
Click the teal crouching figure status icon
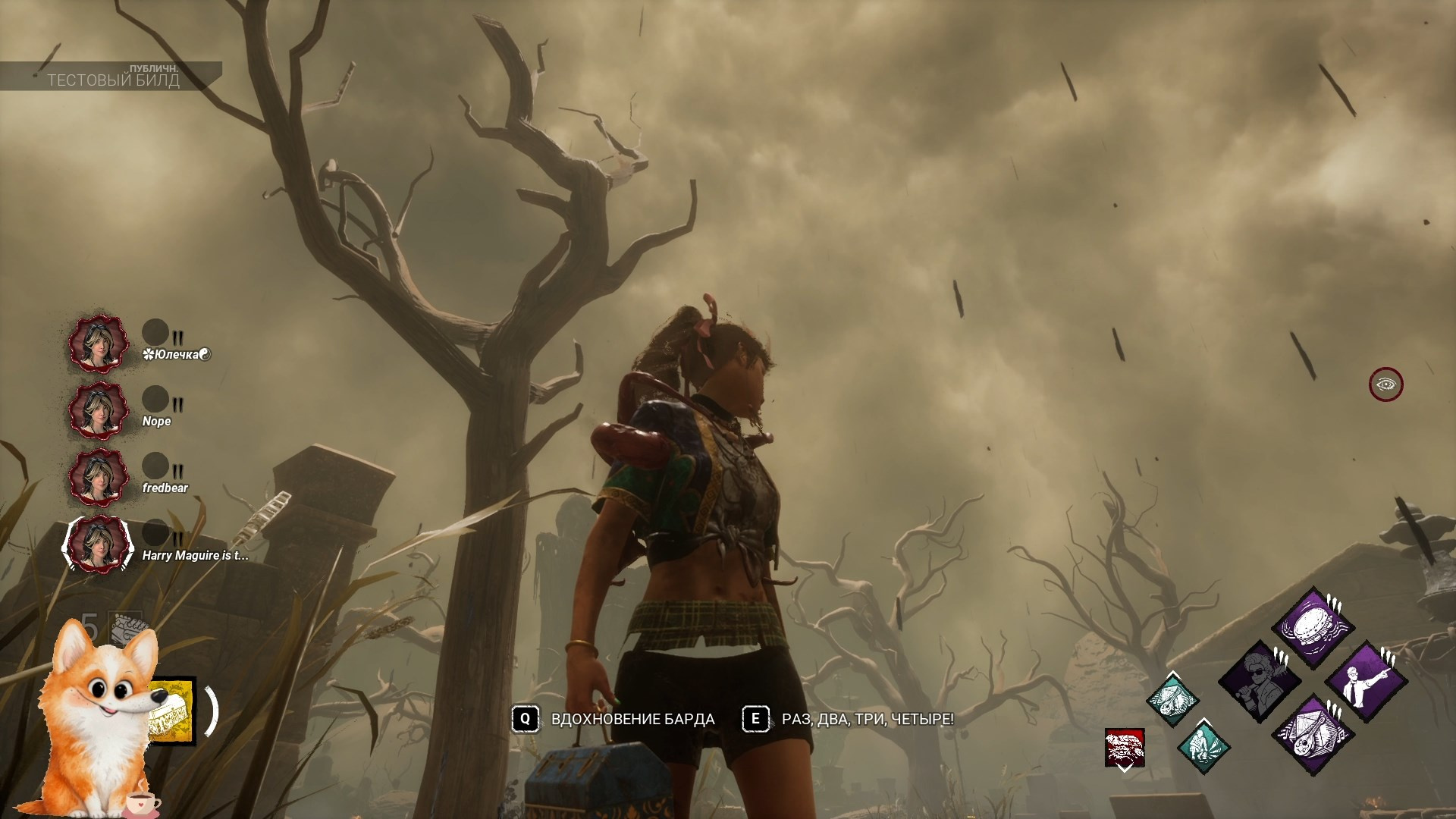(x=1203, y=746)
